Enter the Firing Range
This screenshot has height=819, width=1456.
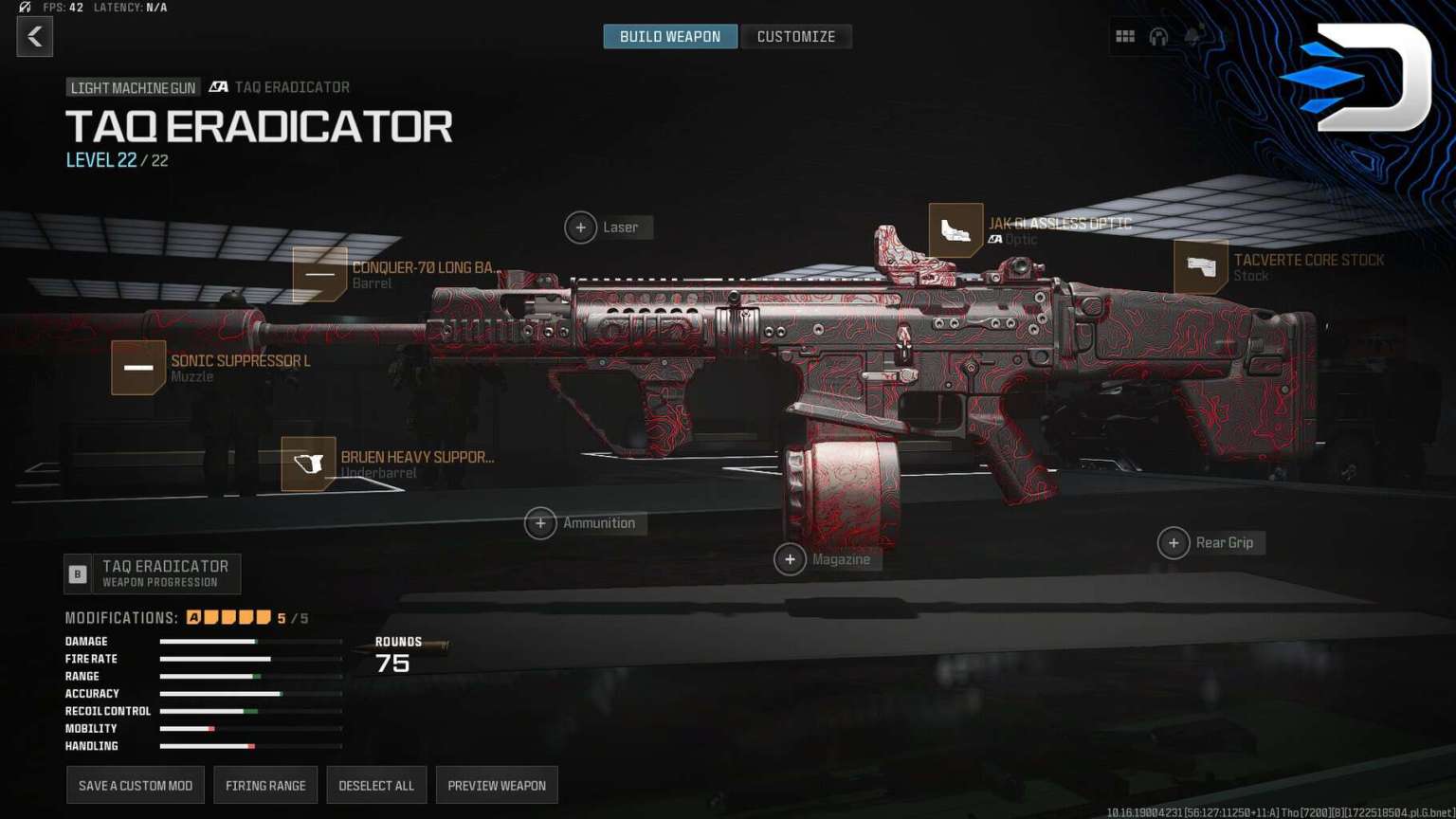click(265, 785)
